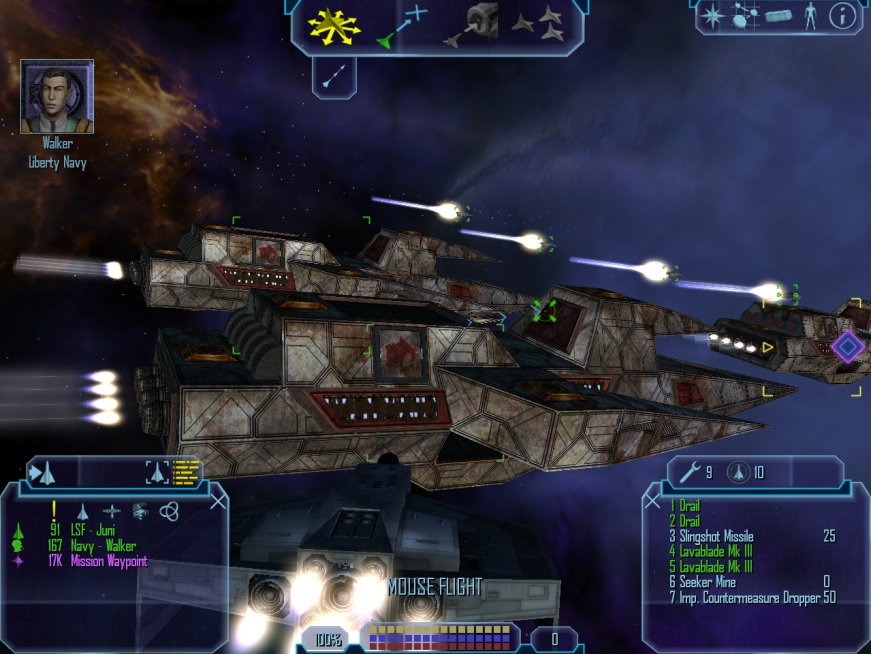
Task: Use the wrench nanobots repair icon
Action: pyautogui.click(x=689, y=472)
